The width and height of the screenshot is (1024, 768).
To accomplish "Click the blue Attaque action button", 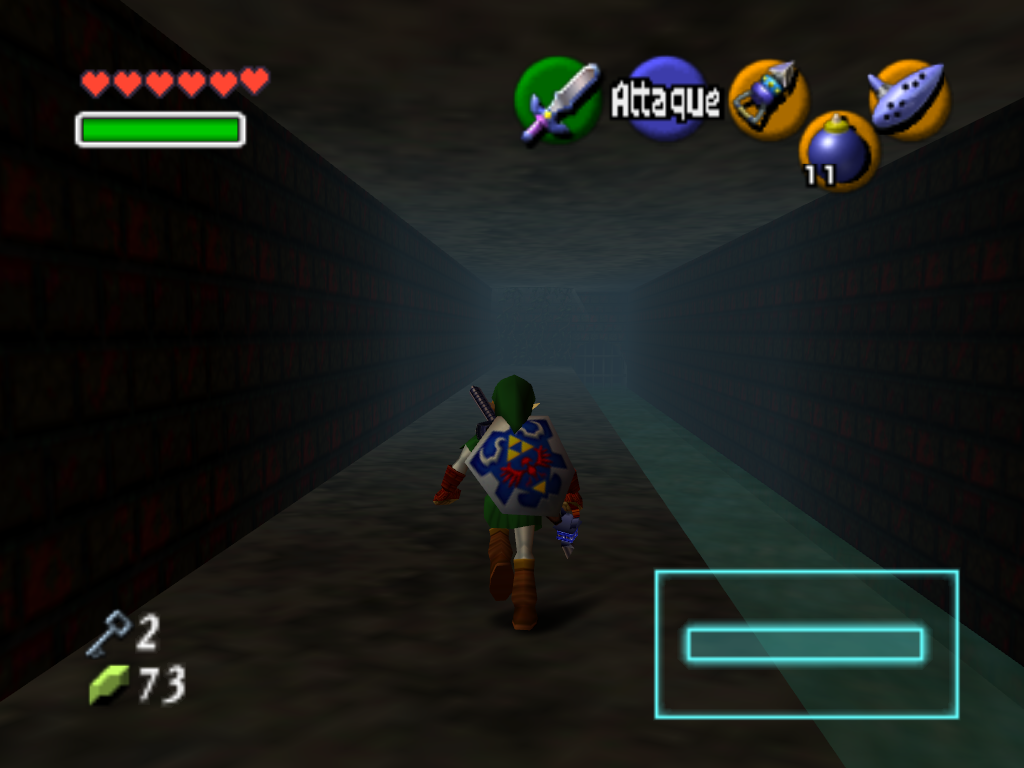I will click(x=666, y=99).
